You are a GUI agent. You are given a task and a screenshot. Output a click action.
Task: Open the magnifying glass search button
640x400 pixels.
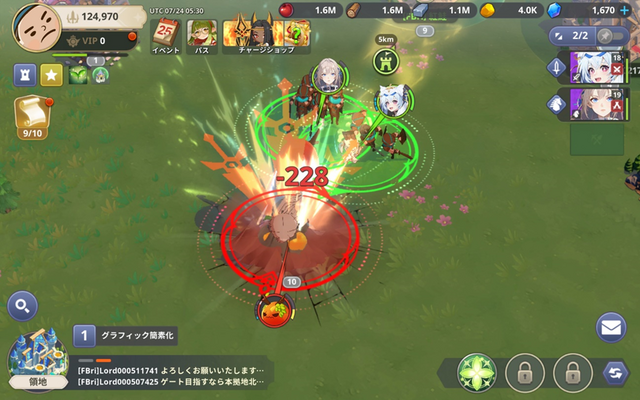22,306
